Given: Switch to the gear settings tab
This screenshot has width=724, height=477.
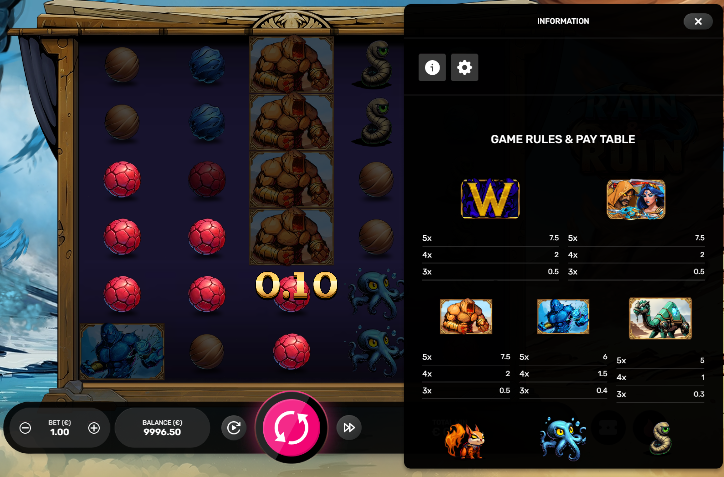Looking at the screenshot, I should click(x=464, y=68).
